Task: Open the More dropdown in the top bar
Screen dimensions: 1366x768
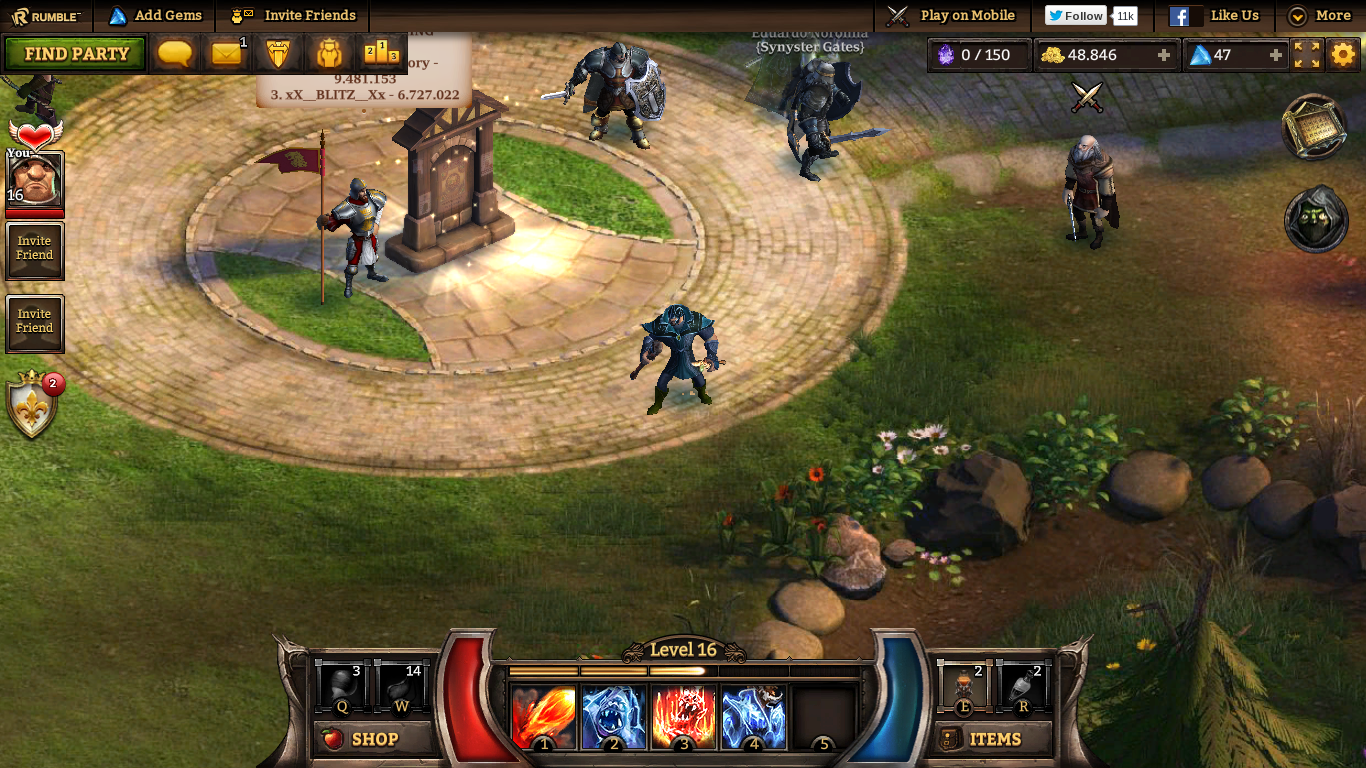Action: 1320,16
